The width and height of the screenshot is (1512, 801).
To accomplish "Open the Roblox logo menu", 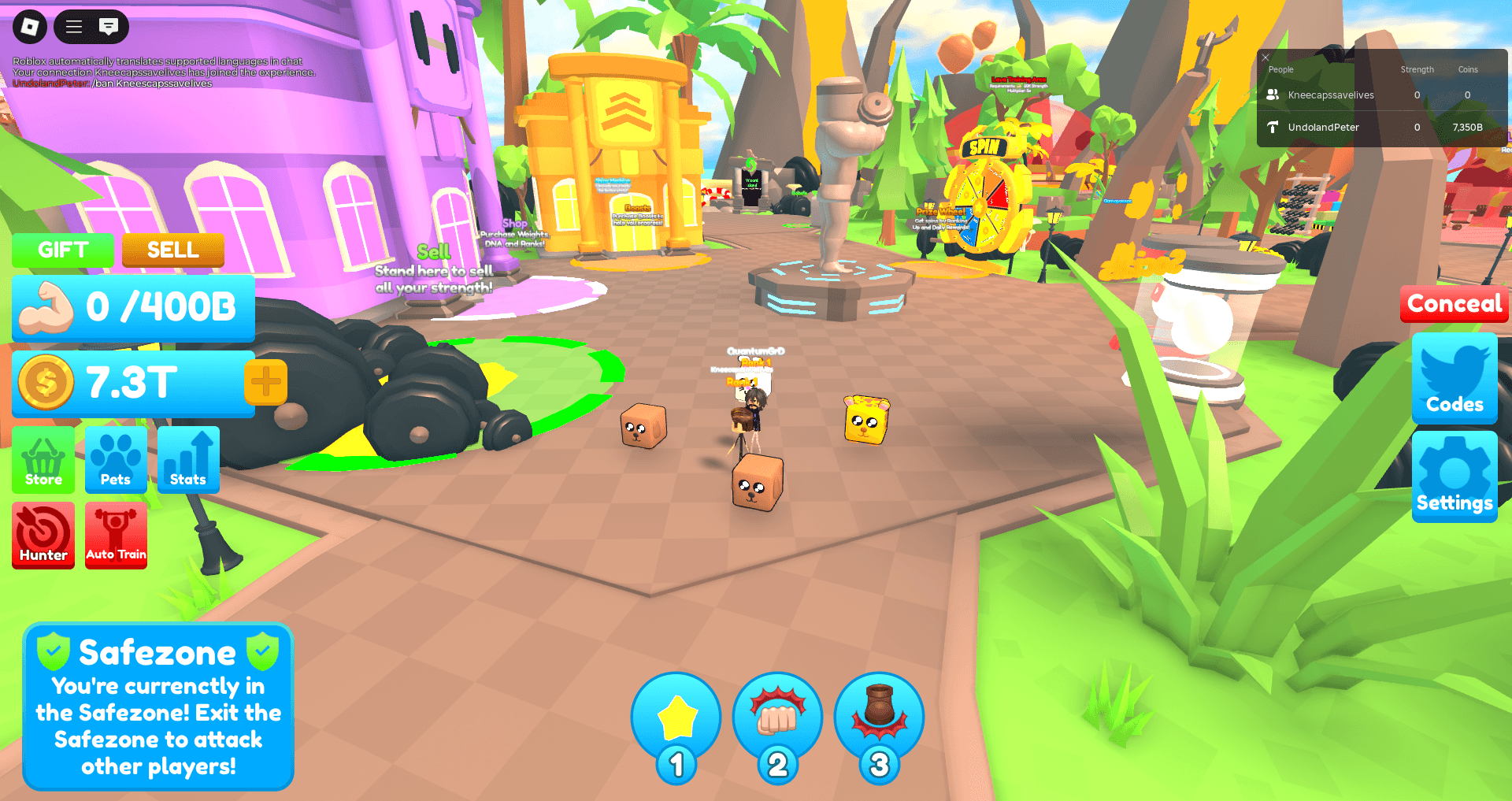I will (29, 28).
